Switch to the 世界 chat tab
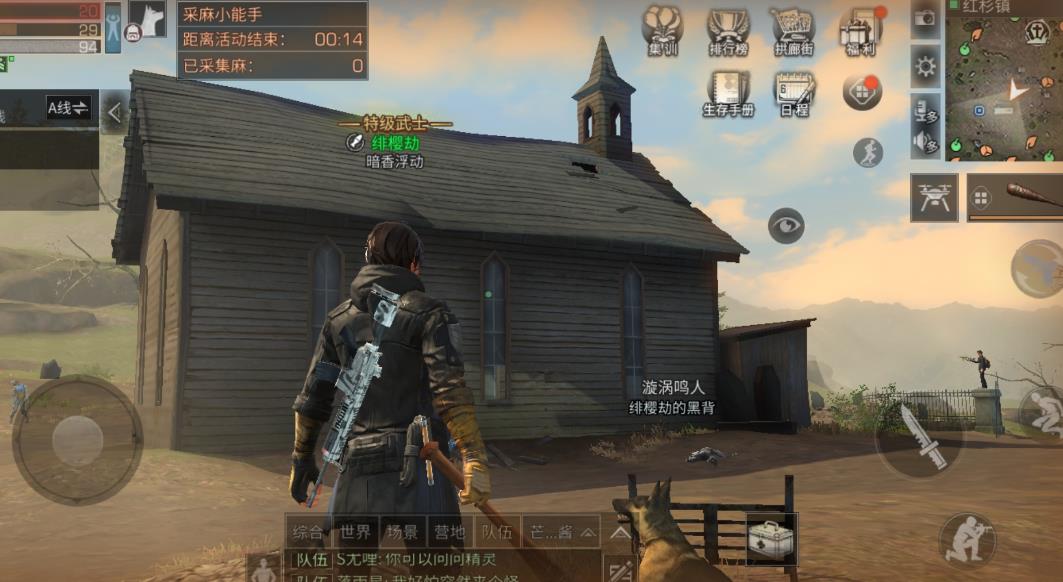The image size is (1063, 582). tap(355, 531)
